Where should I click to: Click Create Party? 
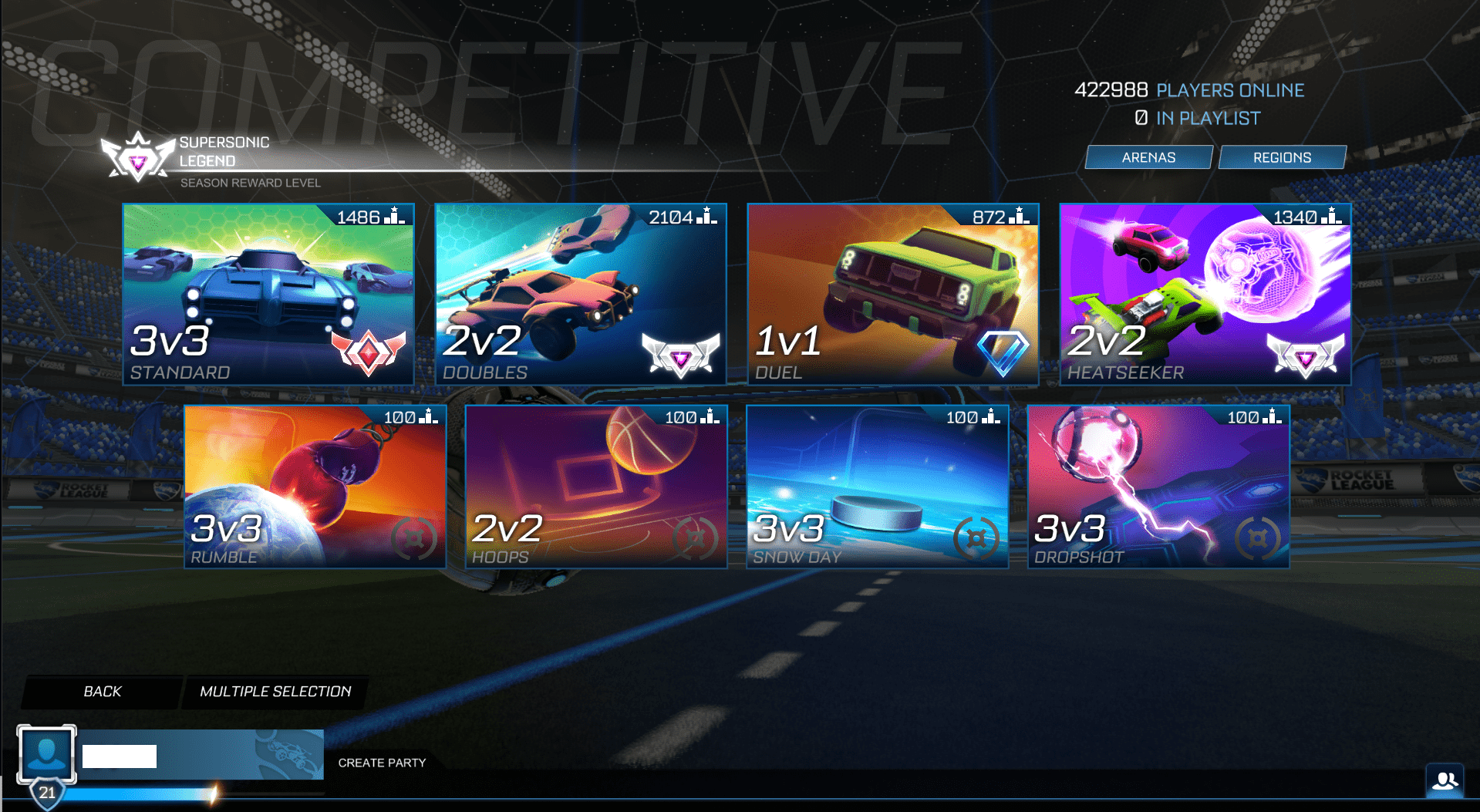coord(382,763)
